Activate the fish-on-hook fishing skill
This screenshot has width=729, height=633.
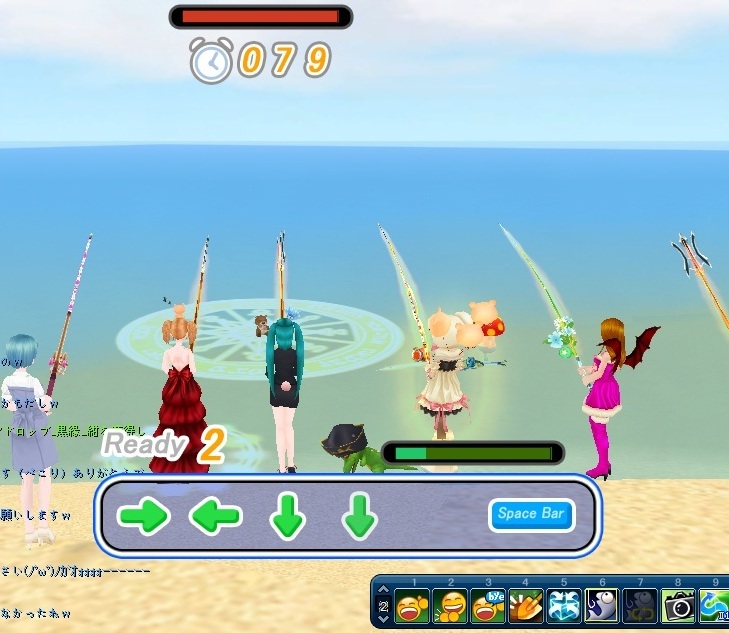click(x=602, y=607)
